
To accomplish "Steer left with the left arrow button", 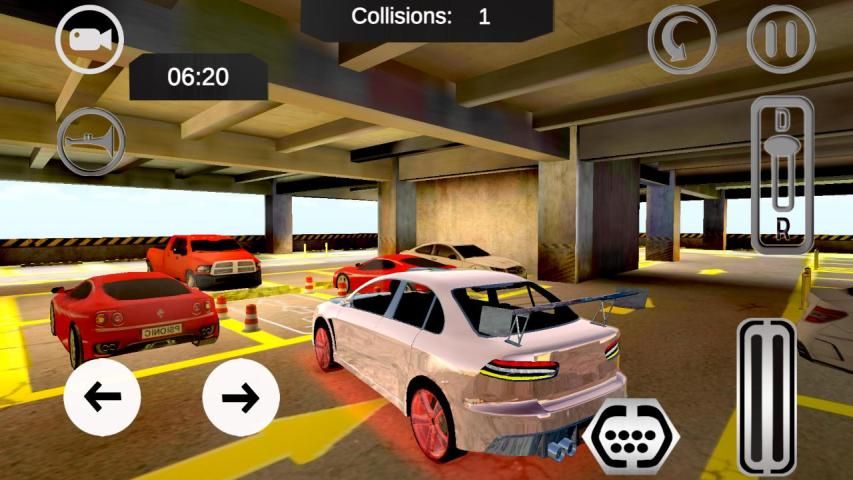I will [101, 397].
